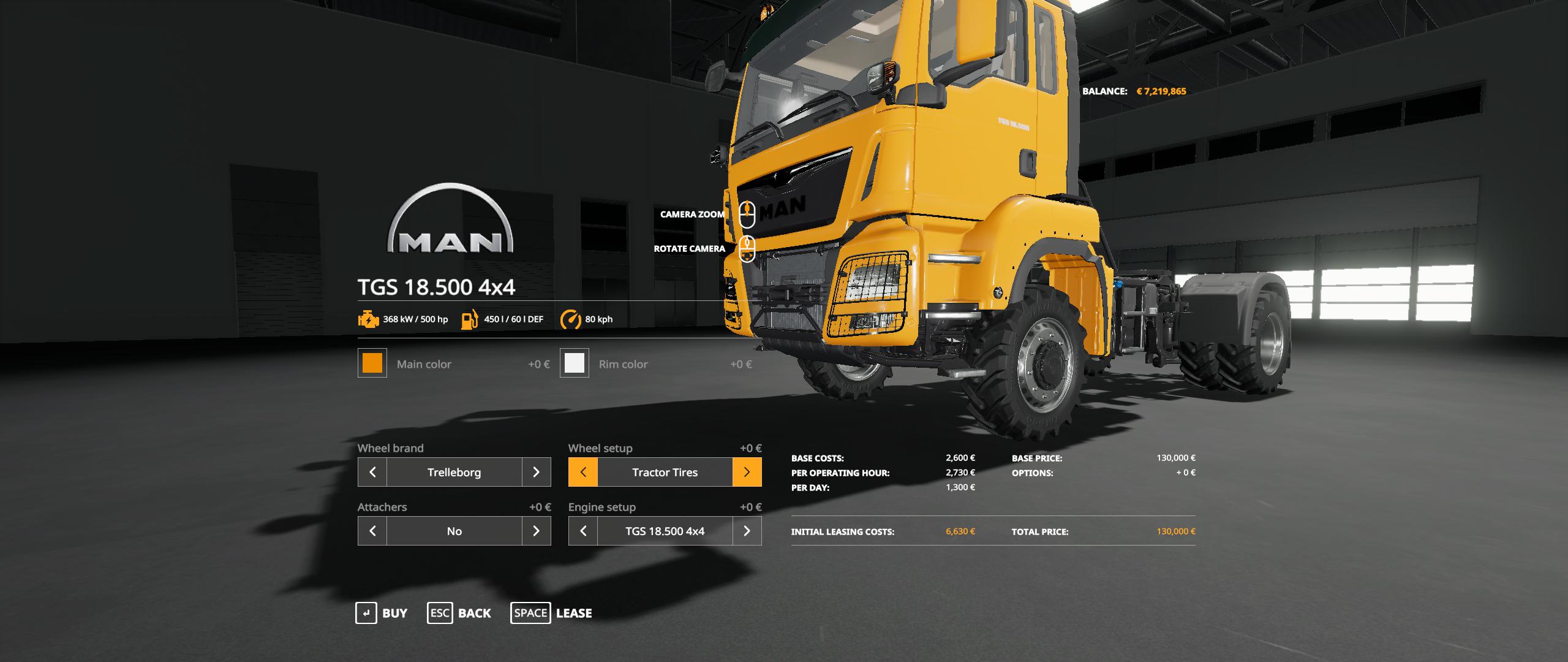
Task: Open the orange Main color swatch
Action: (372, 363)
